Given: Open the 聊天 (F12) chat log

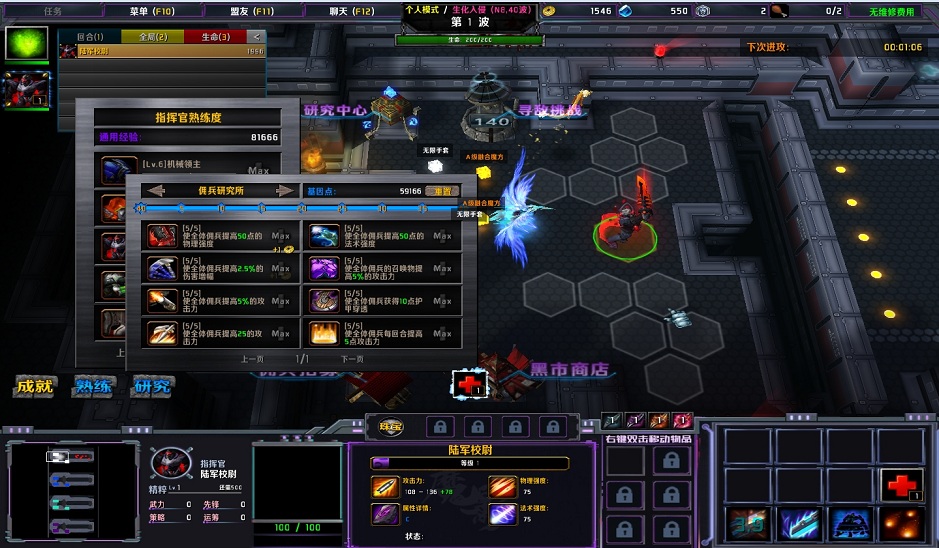Looking at the screenshot, I should tap(350, 11).
